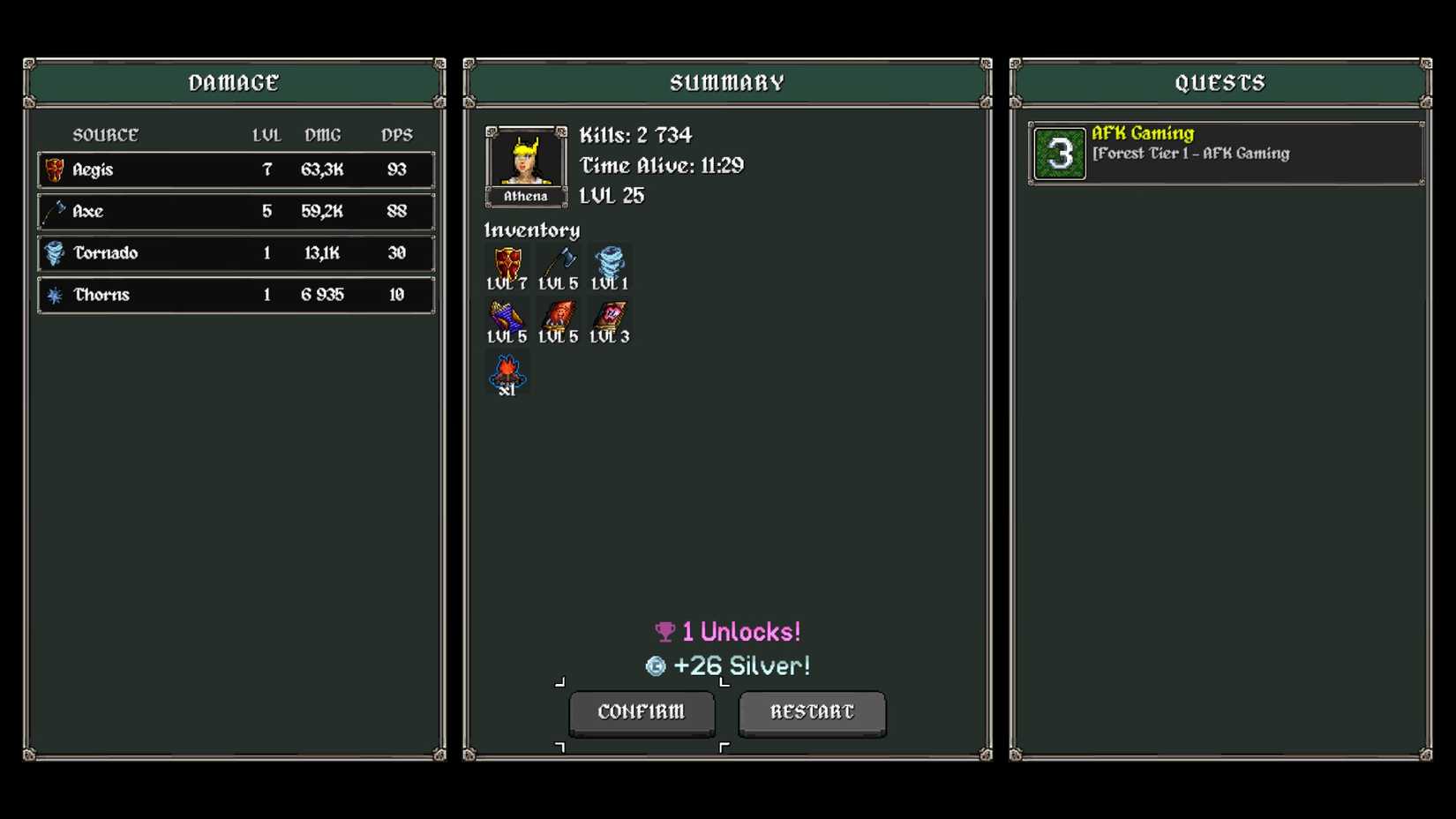Select the Thorns icon in the damage panel
Screen dimensions: 1456x819
tap(55, 295)
